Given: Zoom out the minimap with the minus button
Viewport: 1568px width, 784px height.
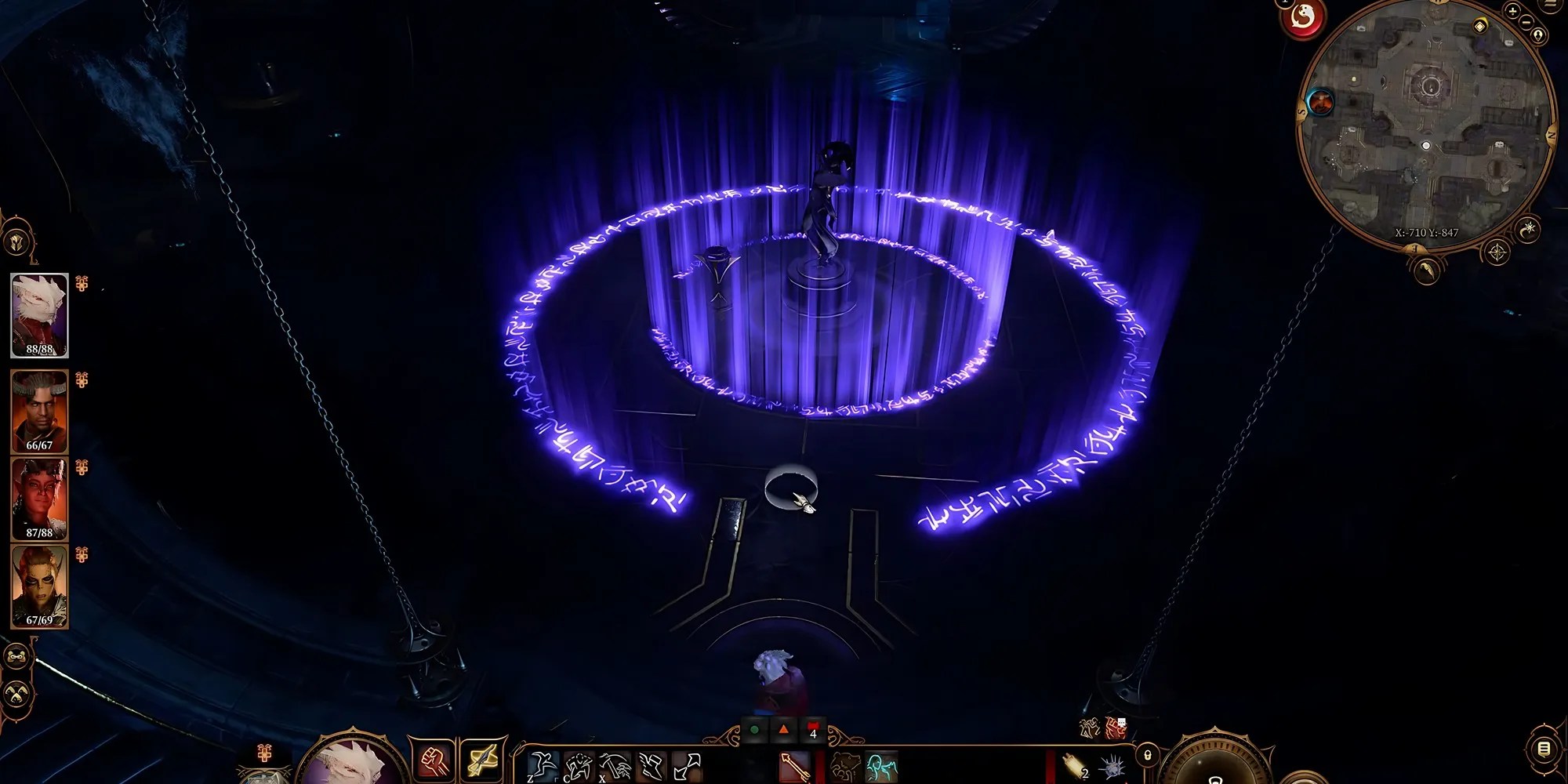Looking at the screenshot, I should [1526, 21].
